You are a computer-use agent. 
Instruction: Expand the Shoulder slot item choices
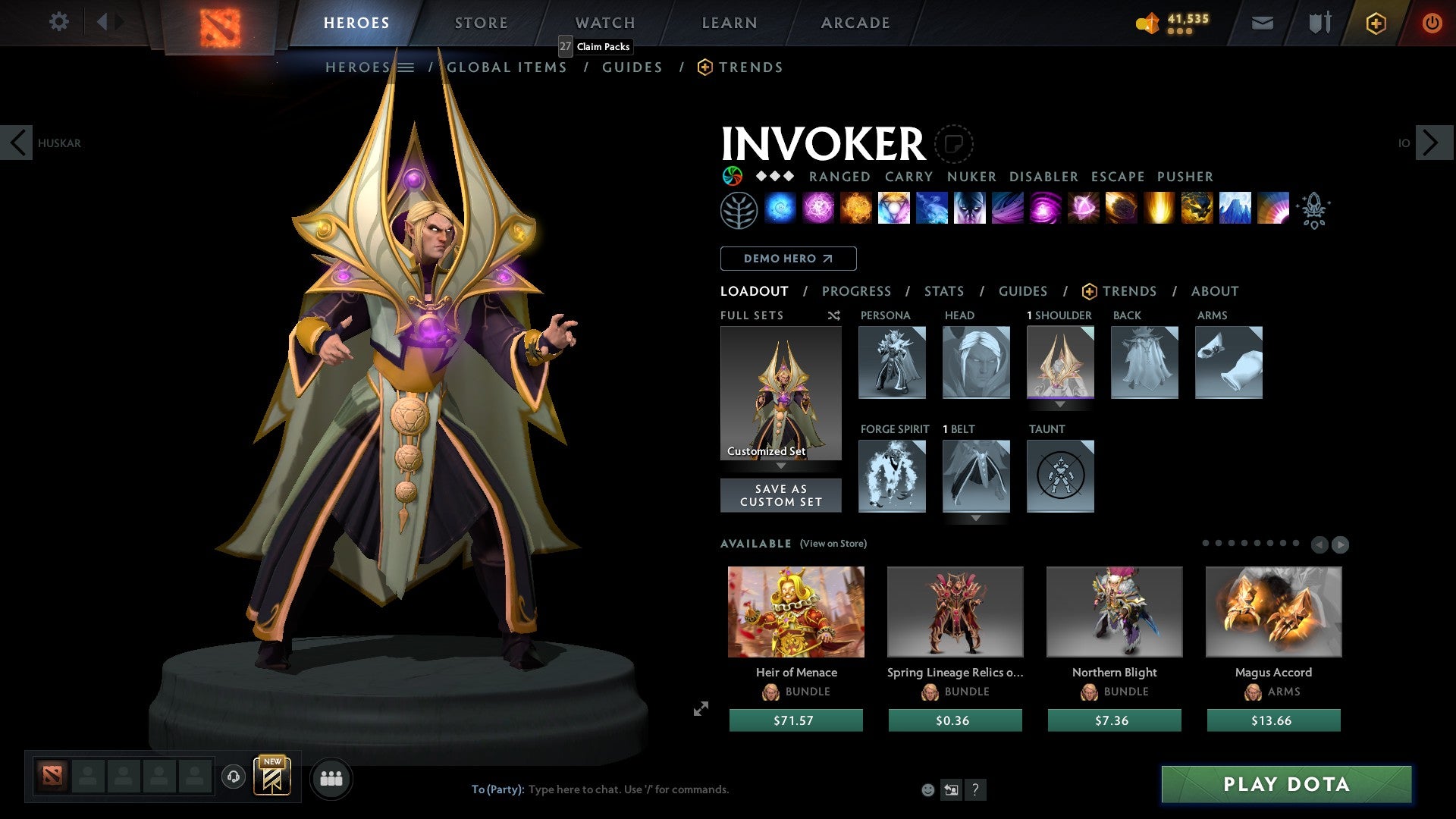coord(1061,405)
